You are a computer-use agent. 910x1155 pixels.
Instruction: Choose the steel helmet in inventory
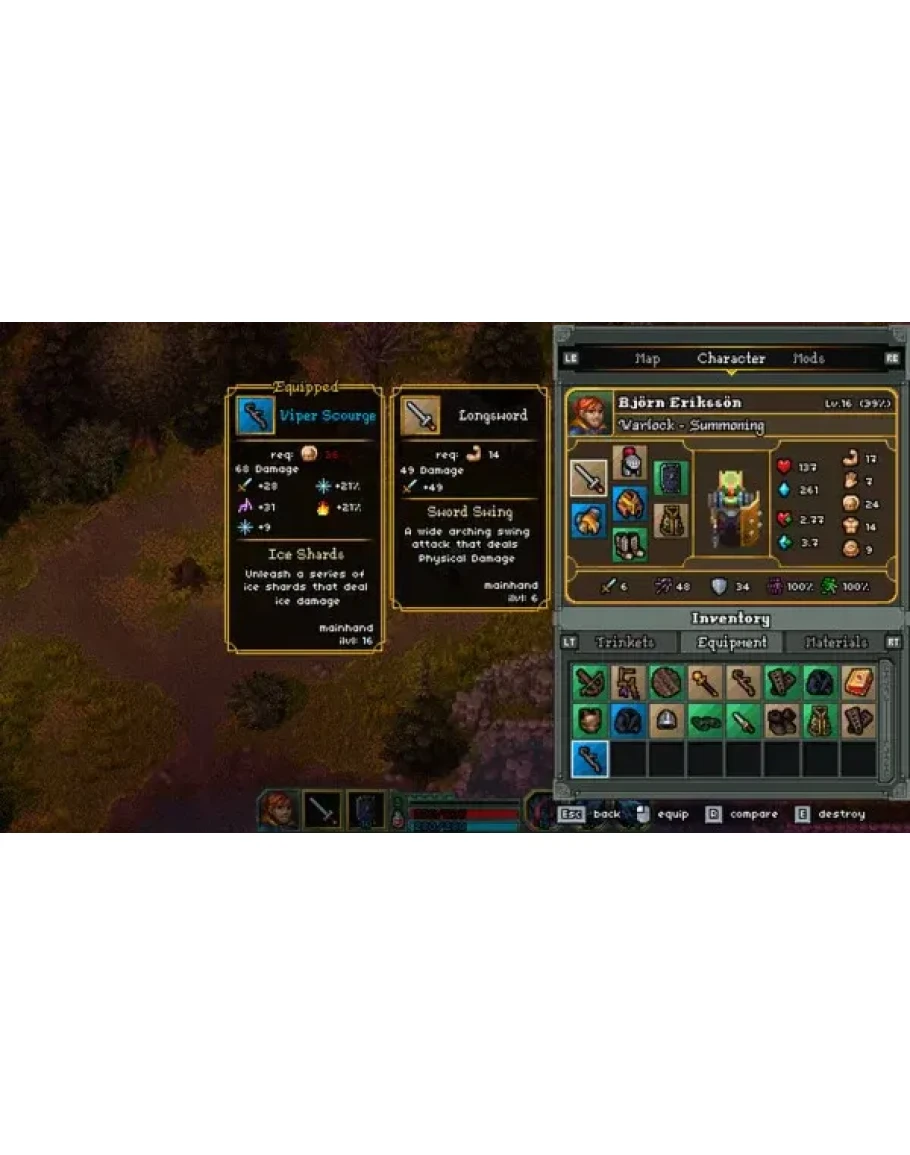click(667, 721)
